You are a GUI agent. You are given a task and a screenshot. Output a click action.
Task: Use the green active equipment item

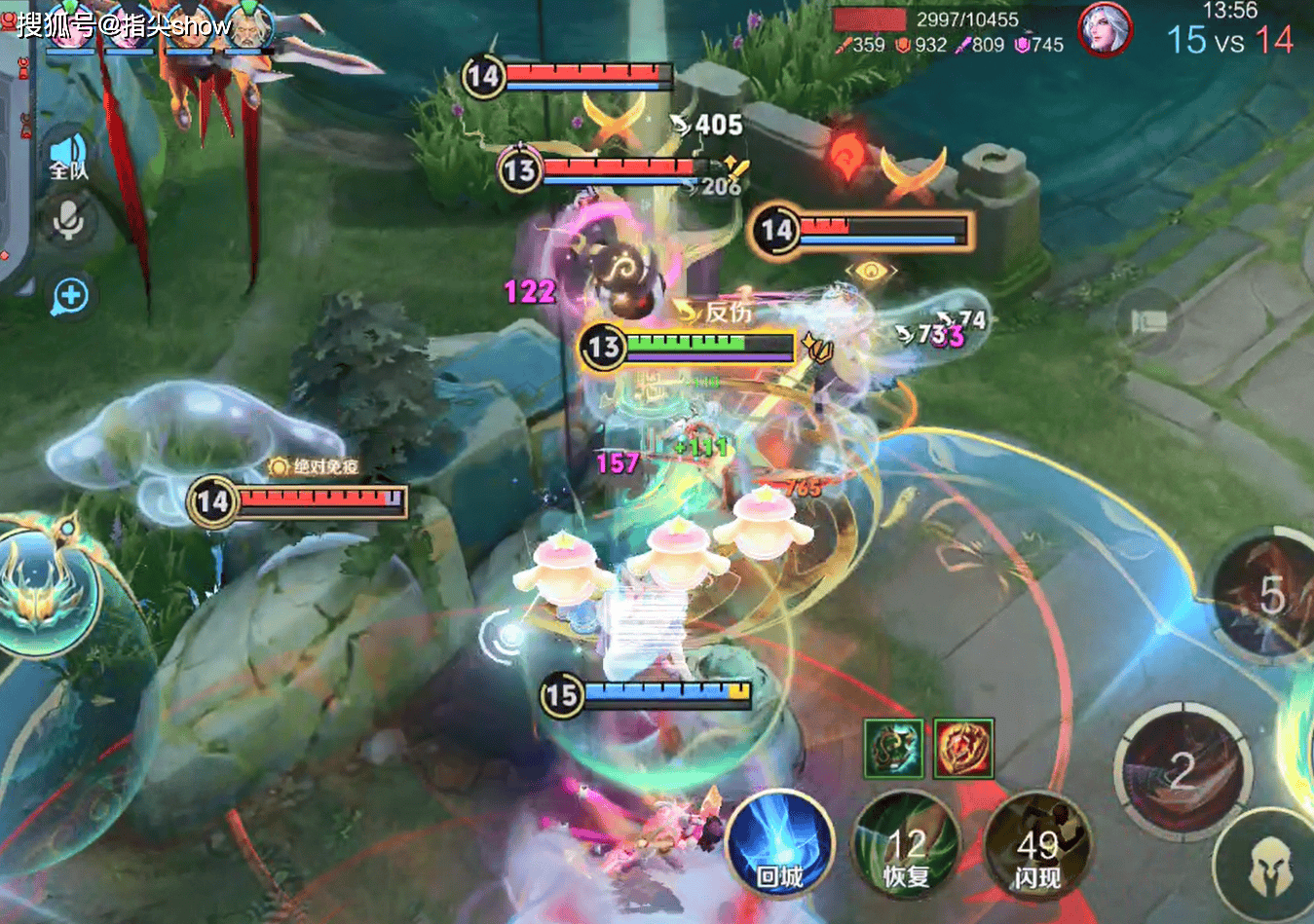[x=893, y=749]
